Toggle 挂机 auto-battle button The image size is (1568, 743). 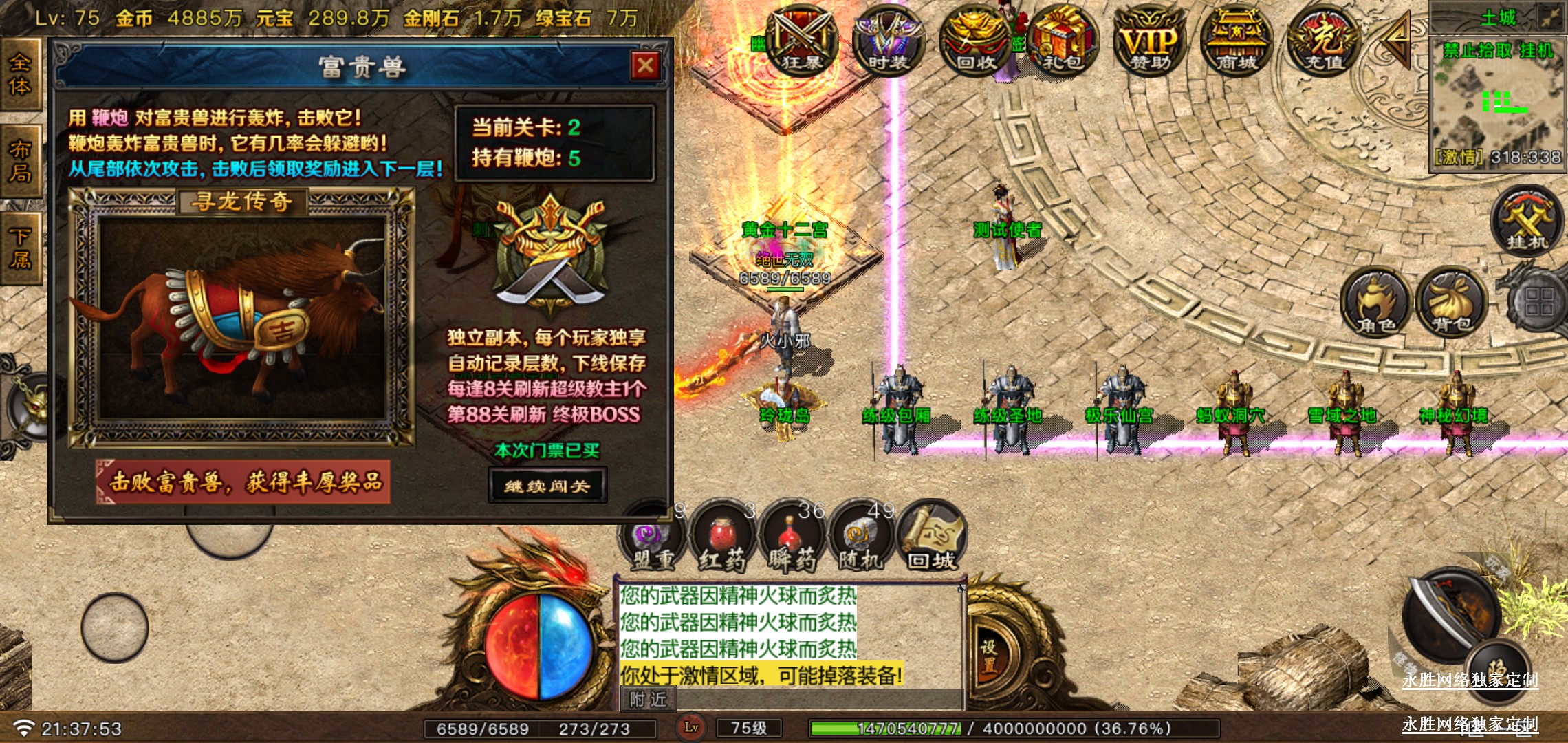[1527, 222]
